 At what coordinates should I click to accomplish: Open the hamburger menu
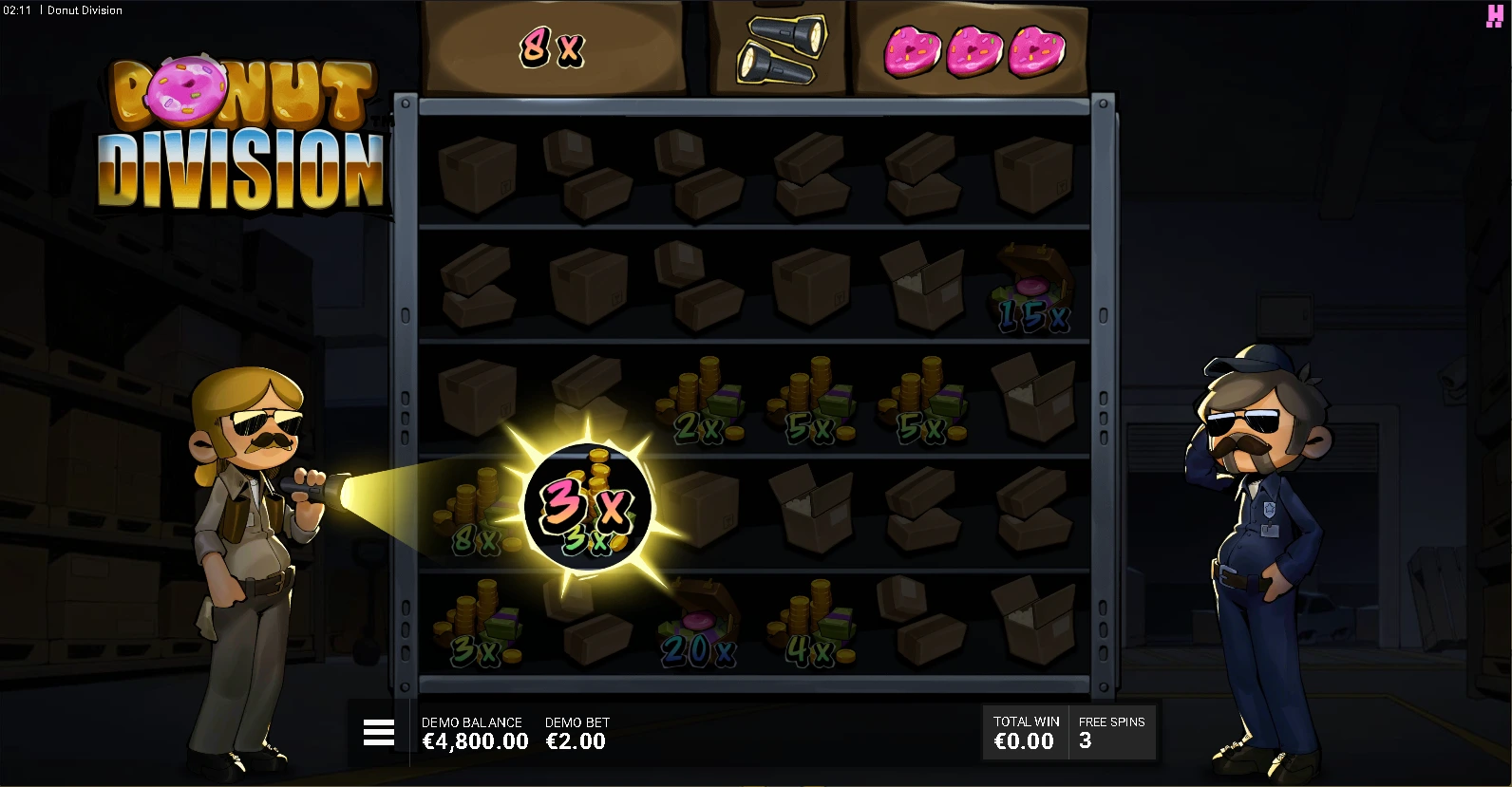(x=378, y=732)
